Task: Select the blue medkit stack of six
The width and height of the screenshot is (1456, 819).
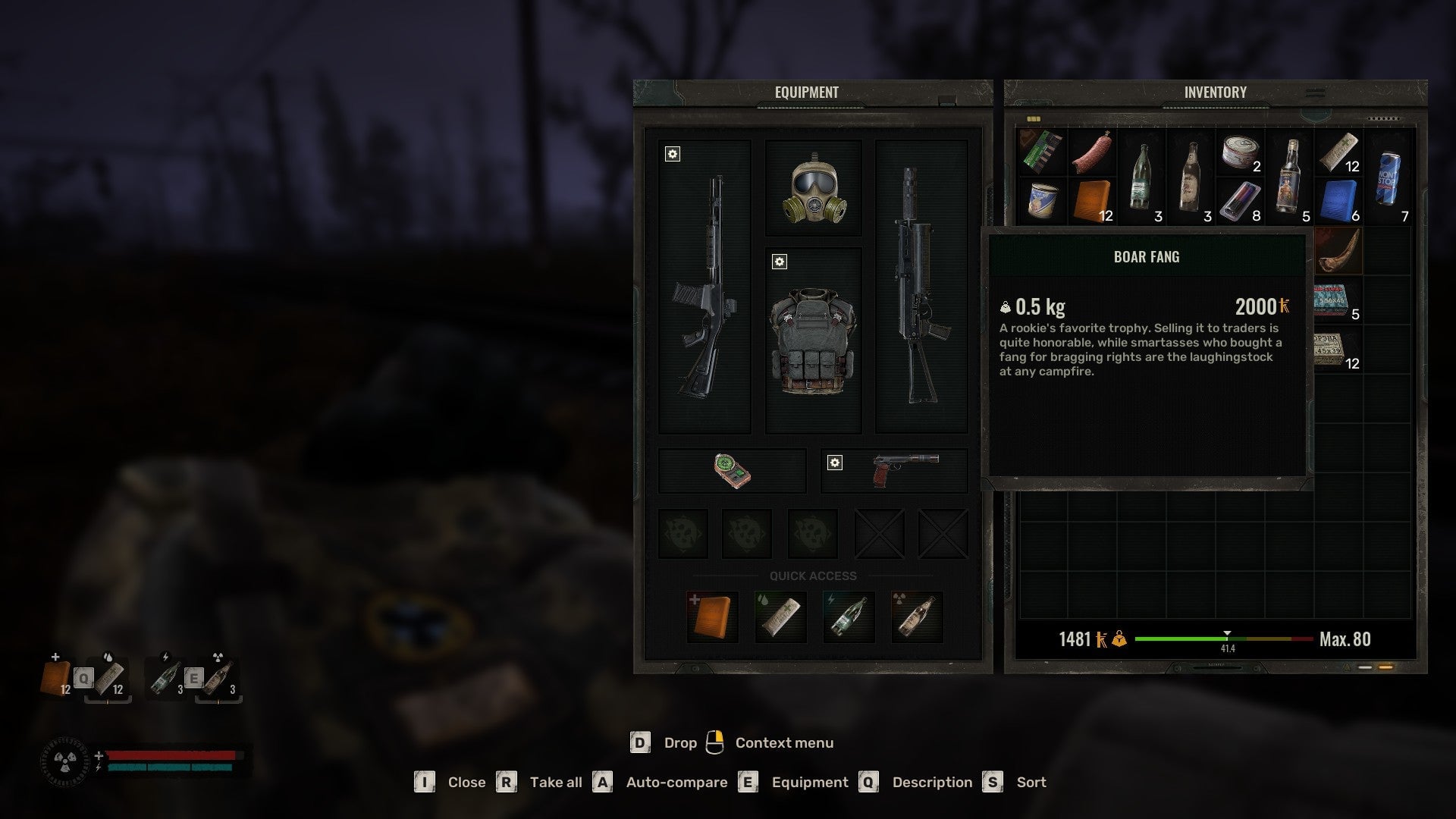Action: [1338, 201]
